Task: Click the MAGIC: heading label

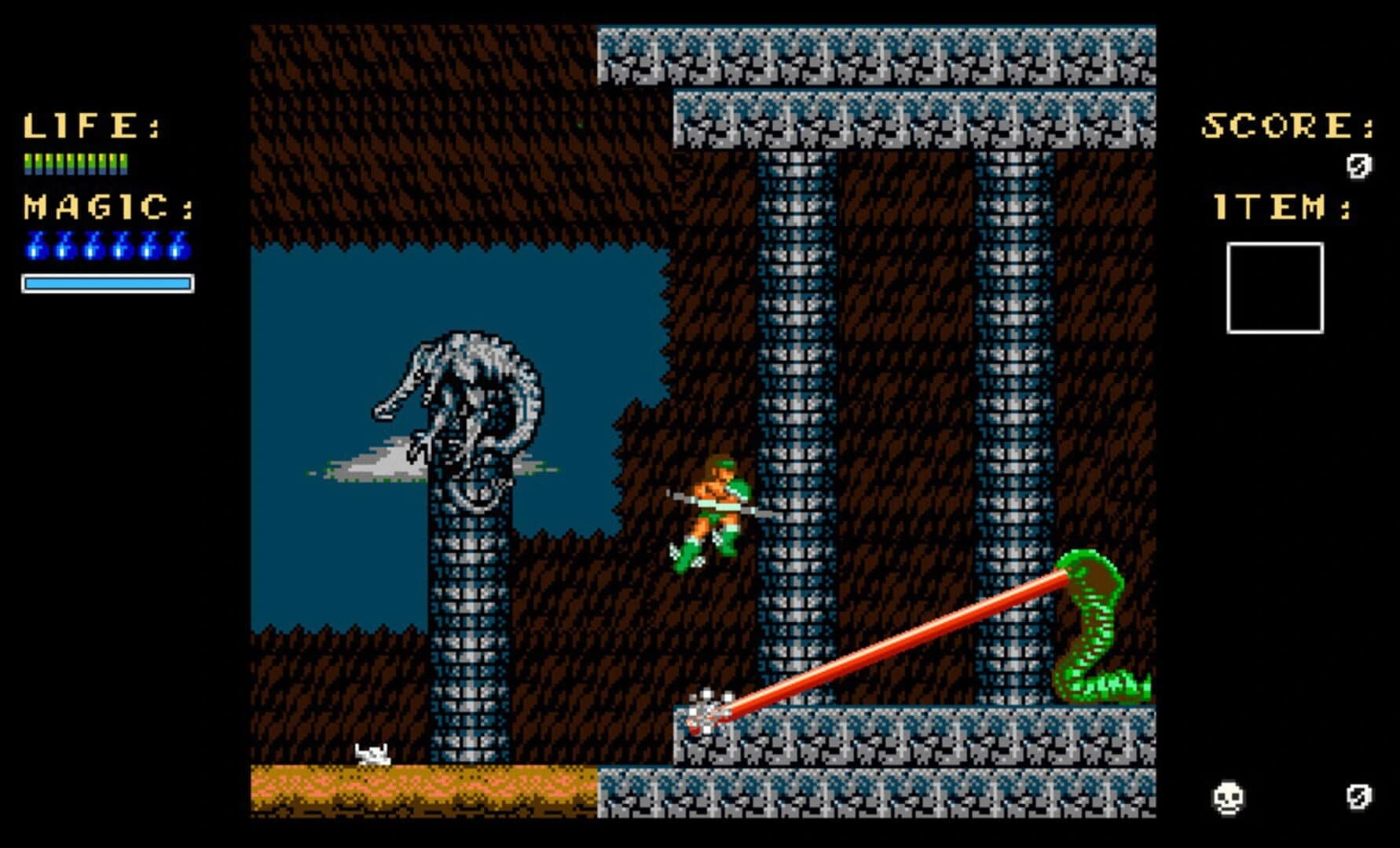Action: click(x=106, y=206)
